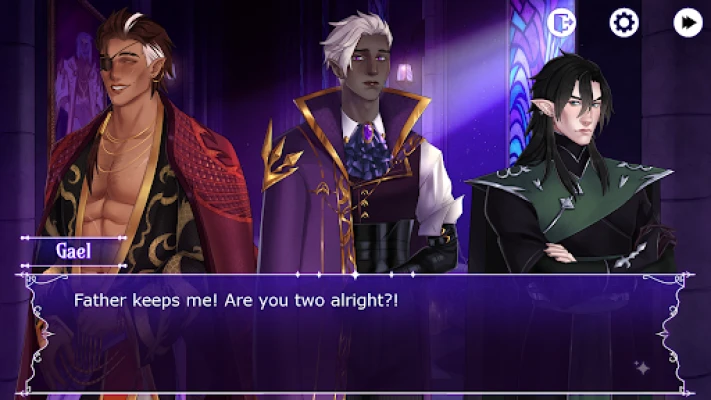The height and width of the screenshot is (400, 711).
Task: Activate the fast-forward skip button
Action: (688, 22)
